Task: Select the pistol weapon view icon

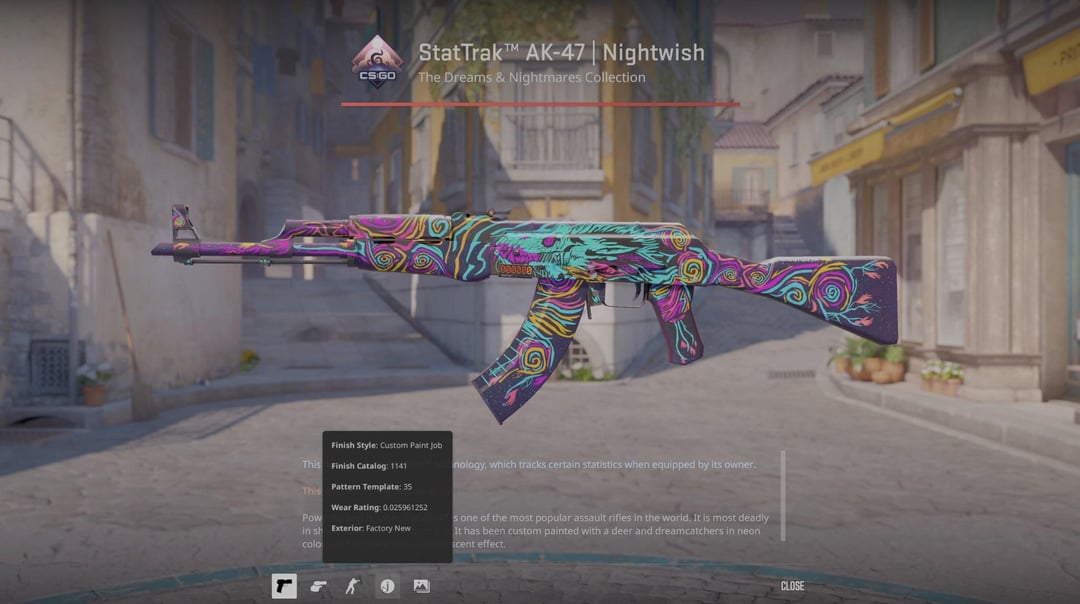Action: [x=284, y=586]
